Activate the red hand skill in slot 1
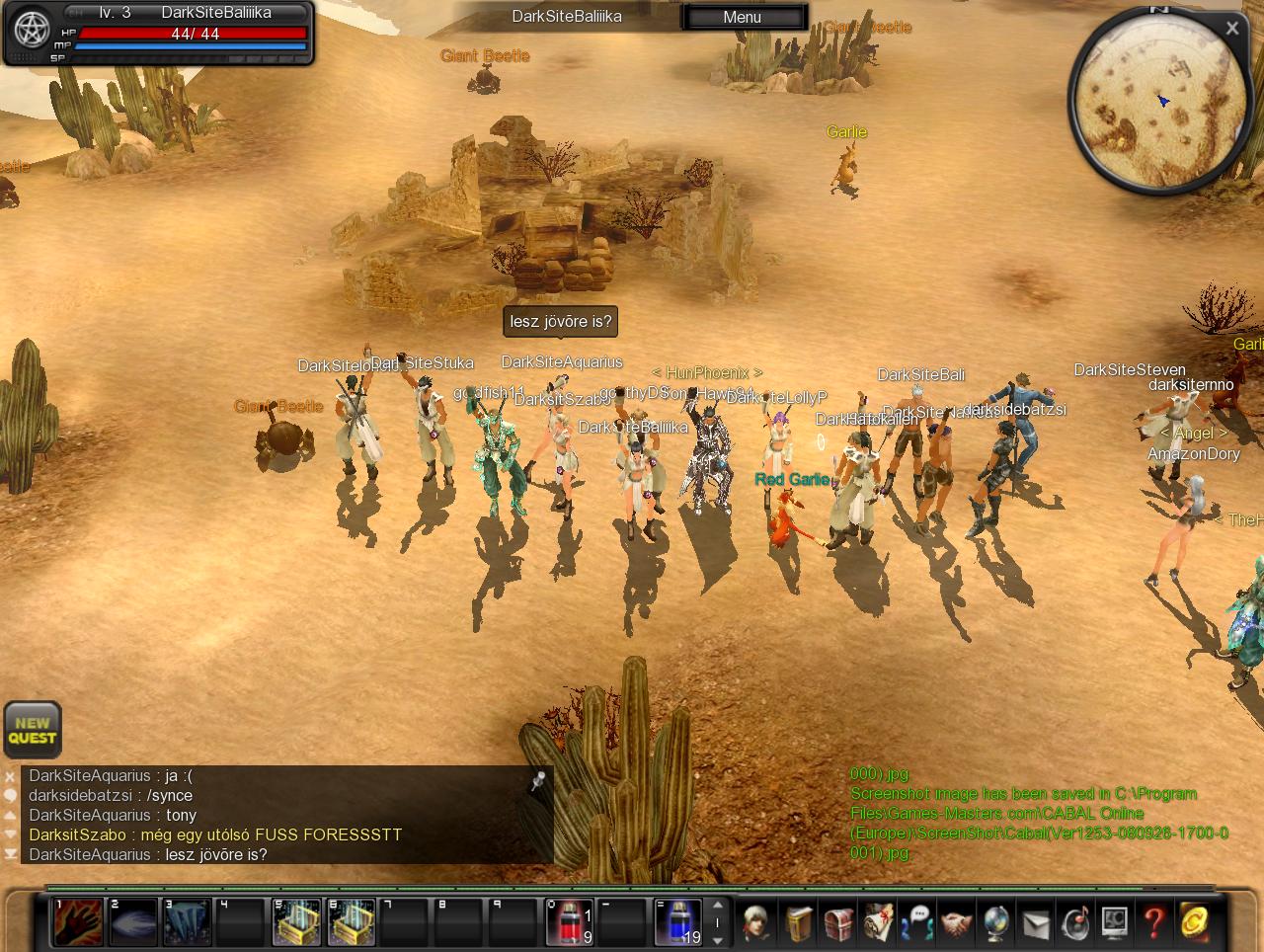The height and width of the screenshot is (952, 1264). pyautogui.click(x=77, y=922)
